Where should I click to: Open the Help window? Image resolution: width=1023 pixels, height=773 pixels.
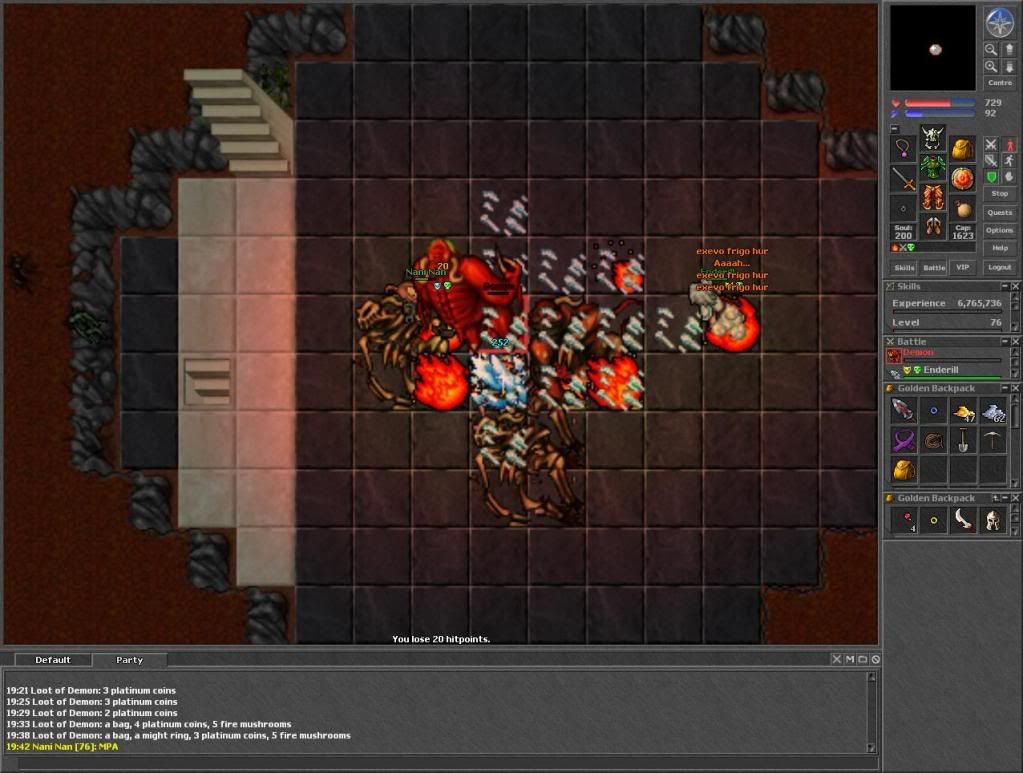pos(999,248)
